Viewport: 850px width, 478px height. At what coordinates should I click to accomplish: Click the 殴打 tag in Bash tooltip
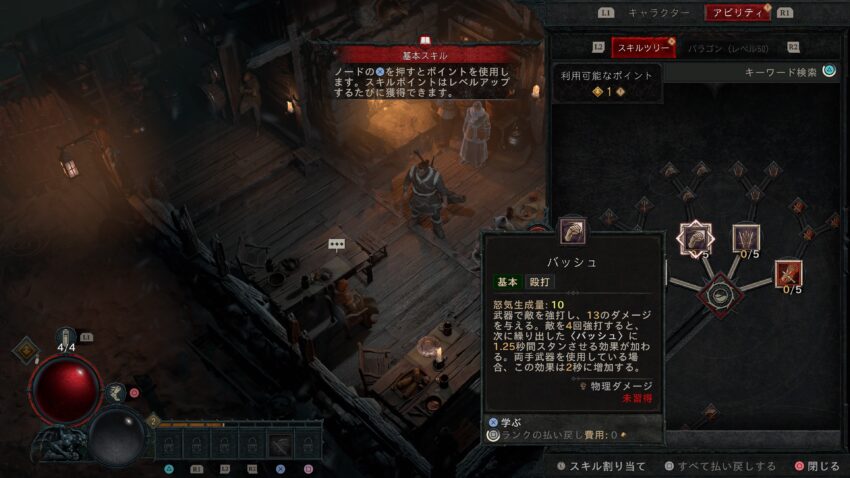pyautogui.click(x=539, y=283)
